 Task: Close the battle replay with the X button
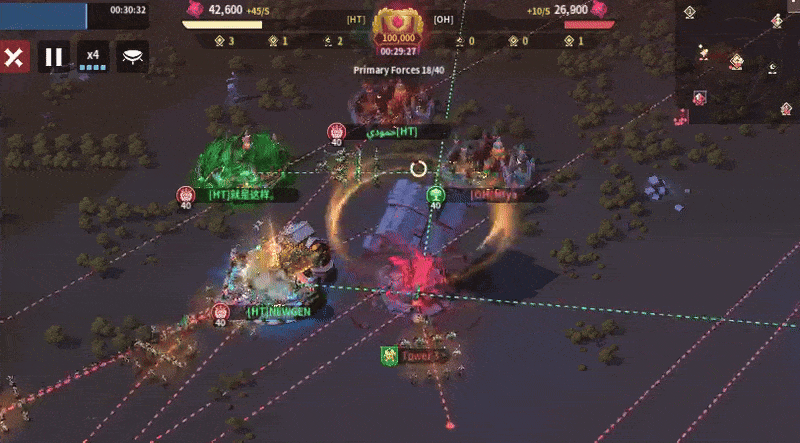[x=14, y=57]
